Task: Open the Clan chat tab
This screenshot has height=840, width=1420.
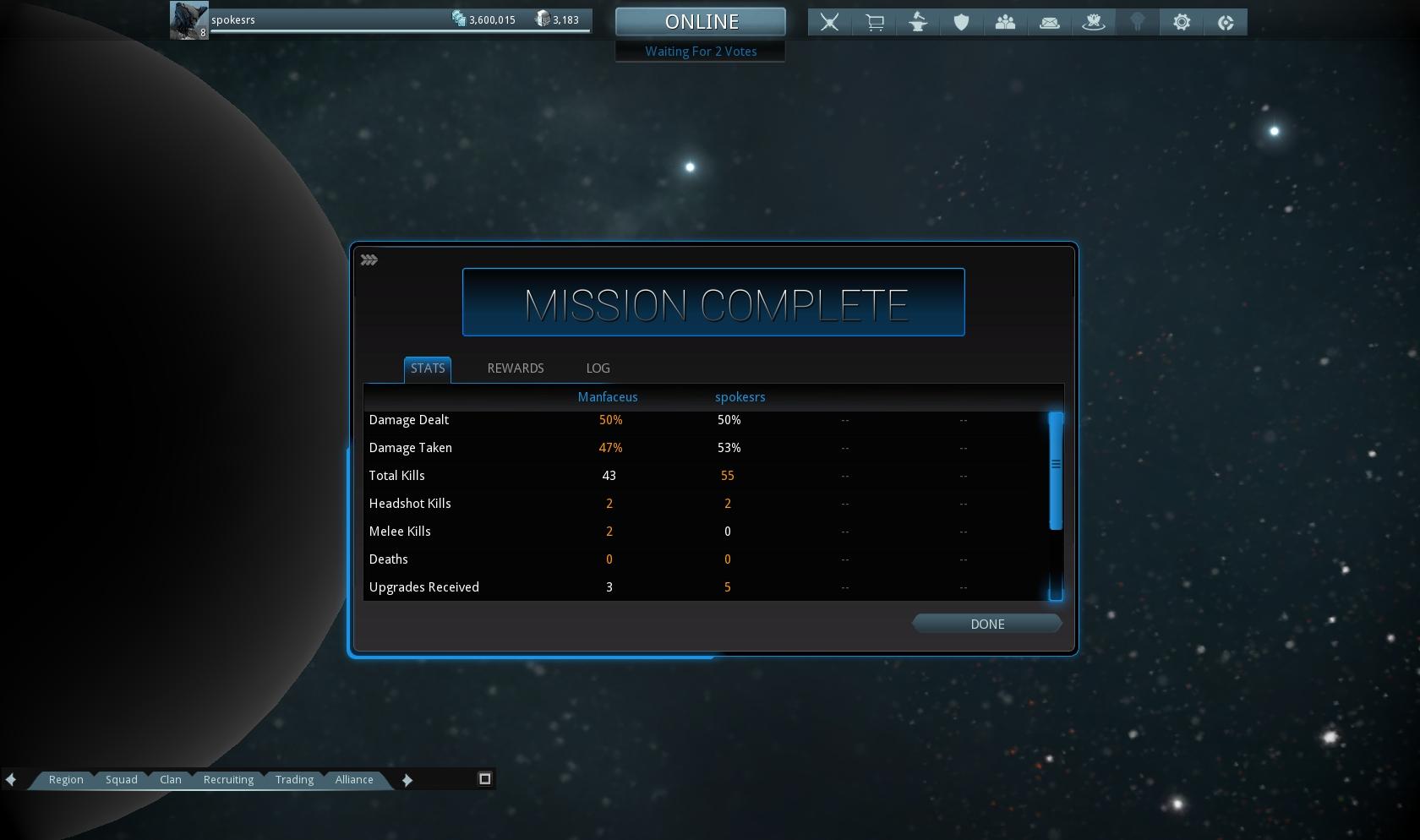Action: click(170, 779)
